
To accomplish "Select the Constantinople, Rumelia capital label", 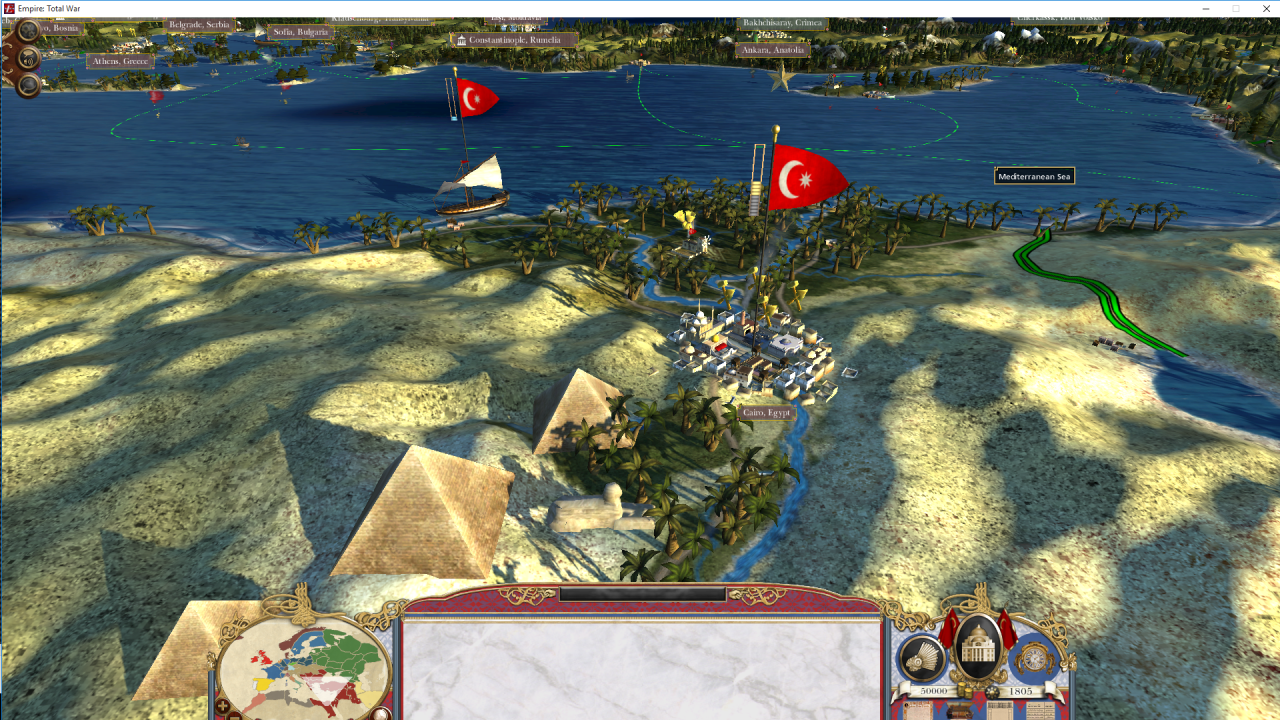I will 515,40.
